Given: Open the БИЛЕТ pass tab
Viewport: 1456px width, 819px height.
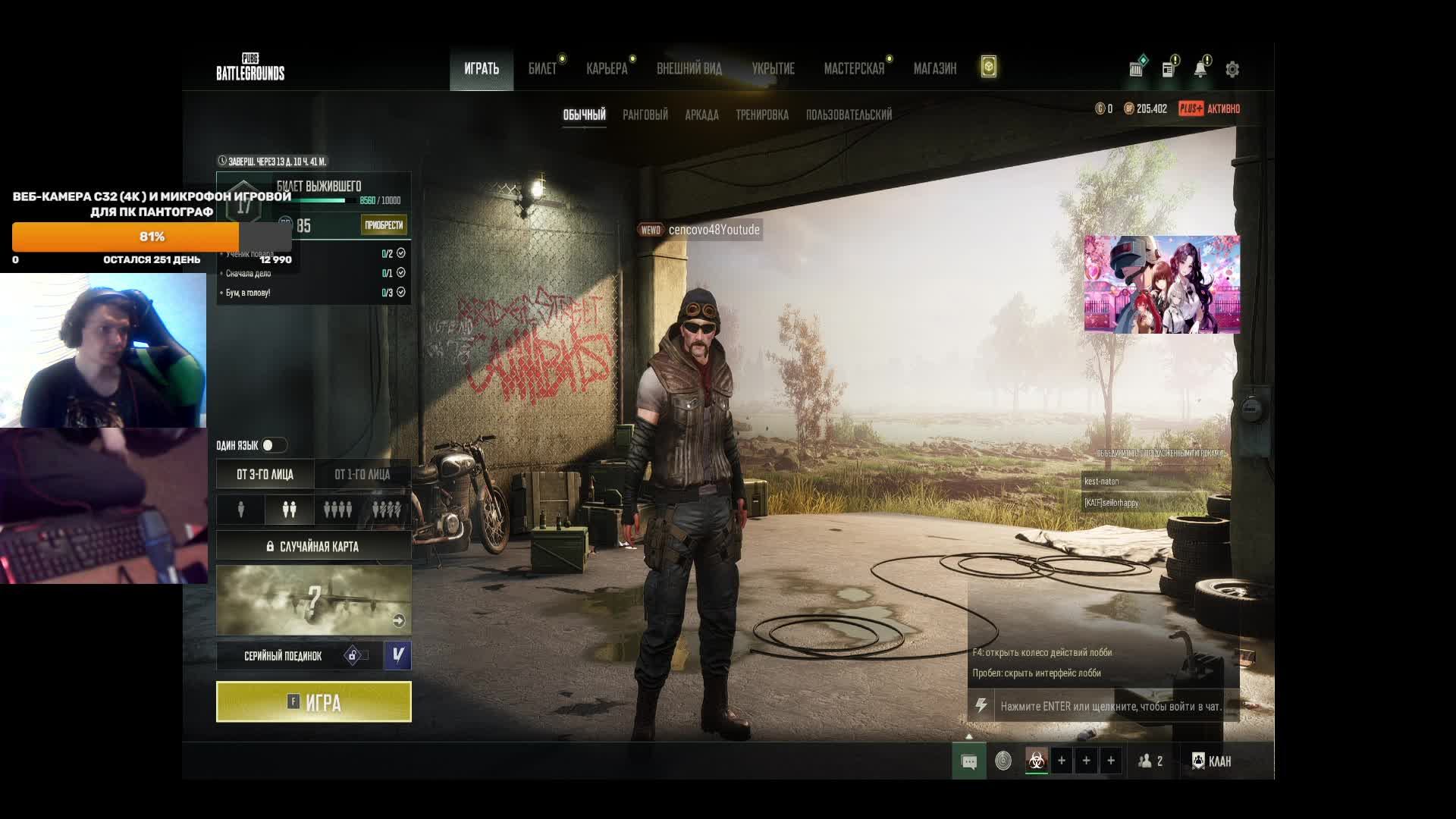Looking at the screenshot, I should (x=542, y=69).
